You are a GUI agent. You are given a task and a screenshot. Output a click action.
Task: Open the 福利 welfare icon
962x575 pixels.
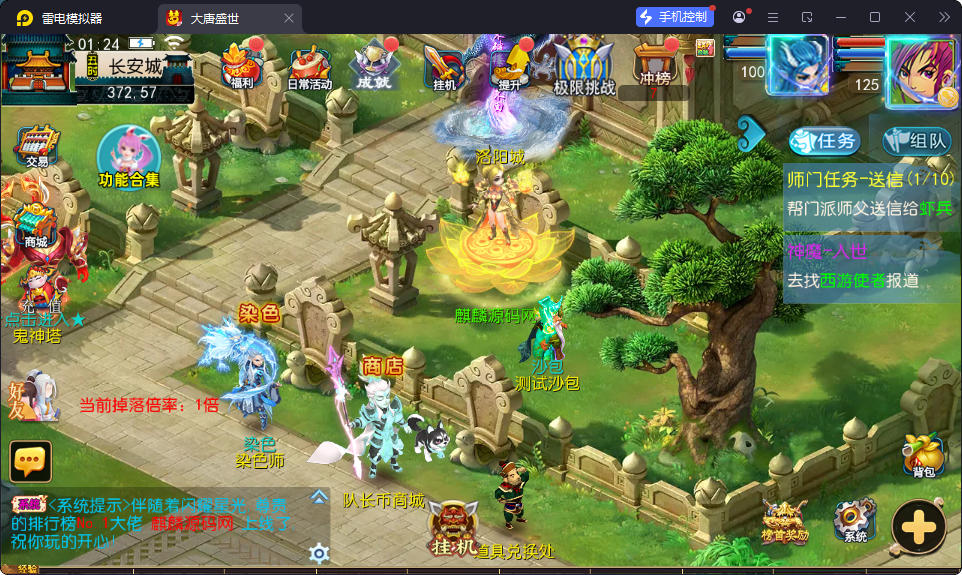[240, 65]
